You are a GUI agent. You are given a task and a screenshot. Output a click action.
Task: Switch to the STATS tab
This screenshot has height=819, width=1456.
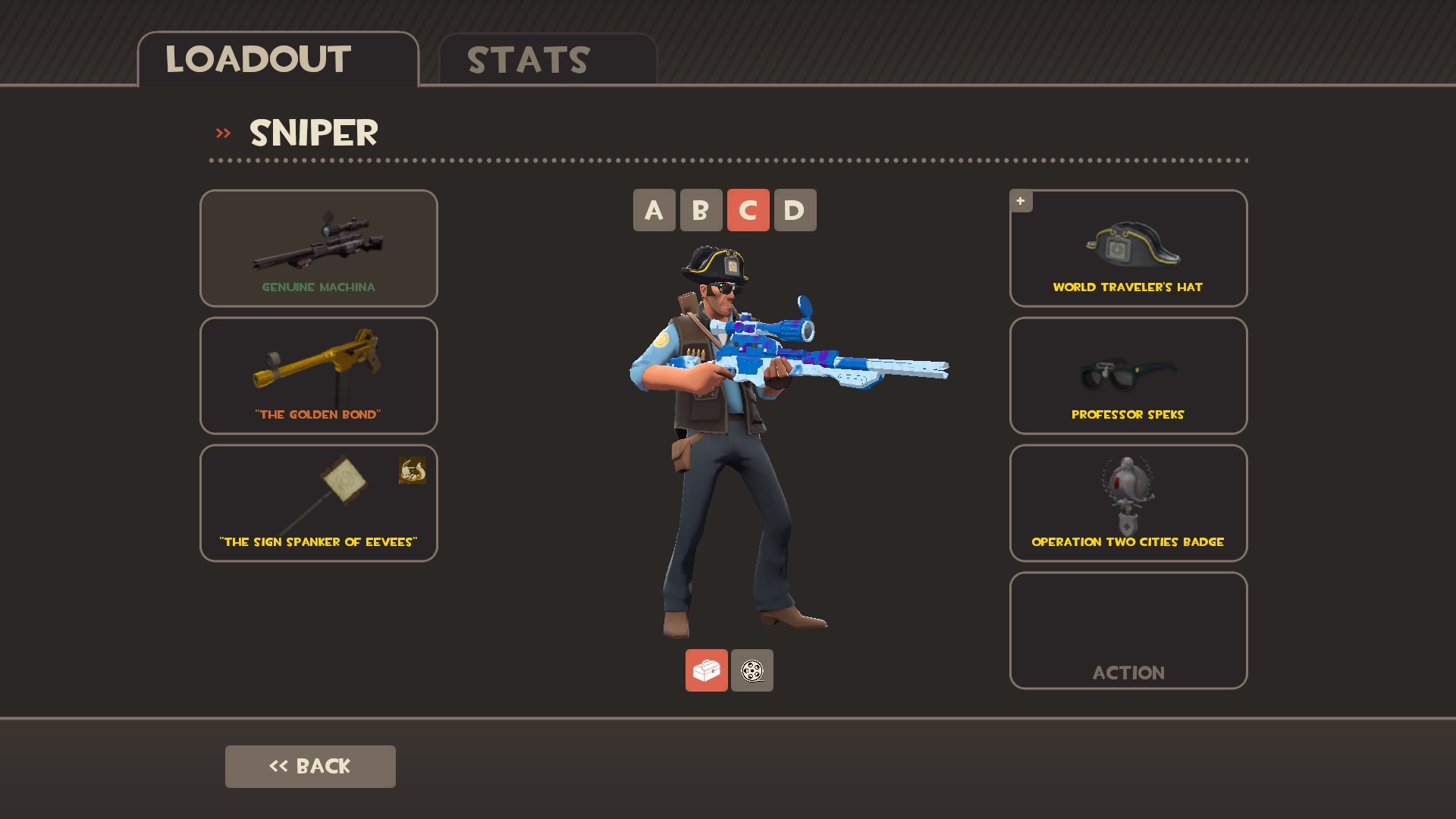click(526, 59)
